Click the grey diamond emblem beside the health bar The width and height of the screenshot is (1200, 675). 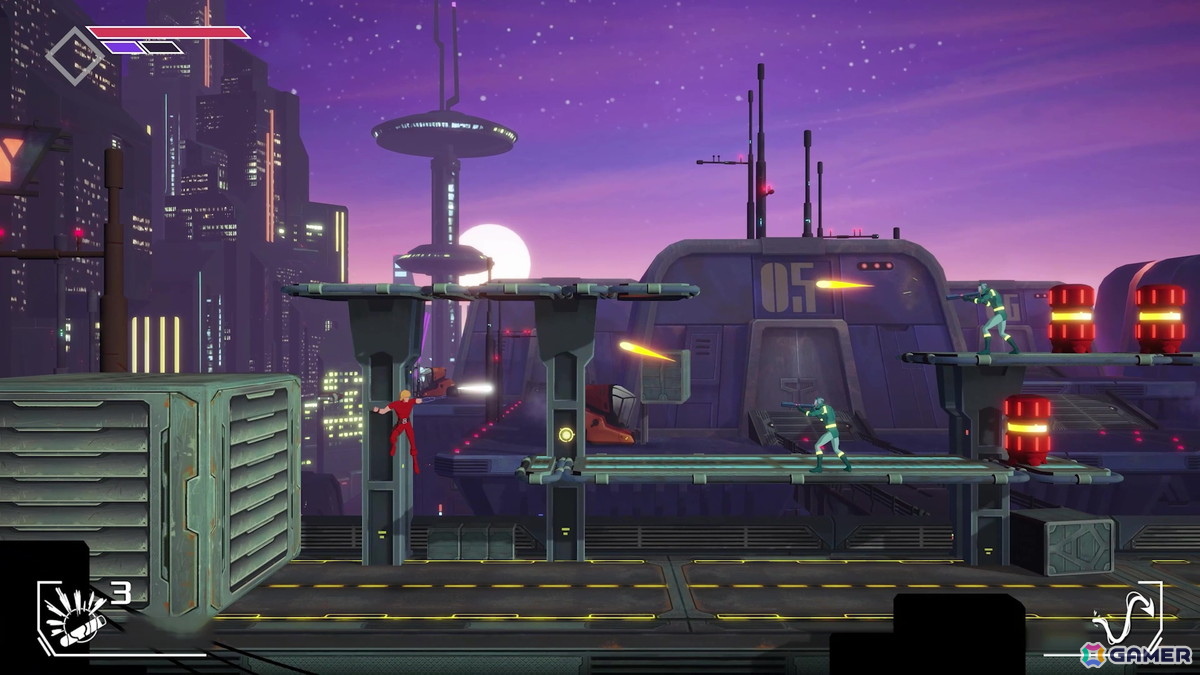73,55
